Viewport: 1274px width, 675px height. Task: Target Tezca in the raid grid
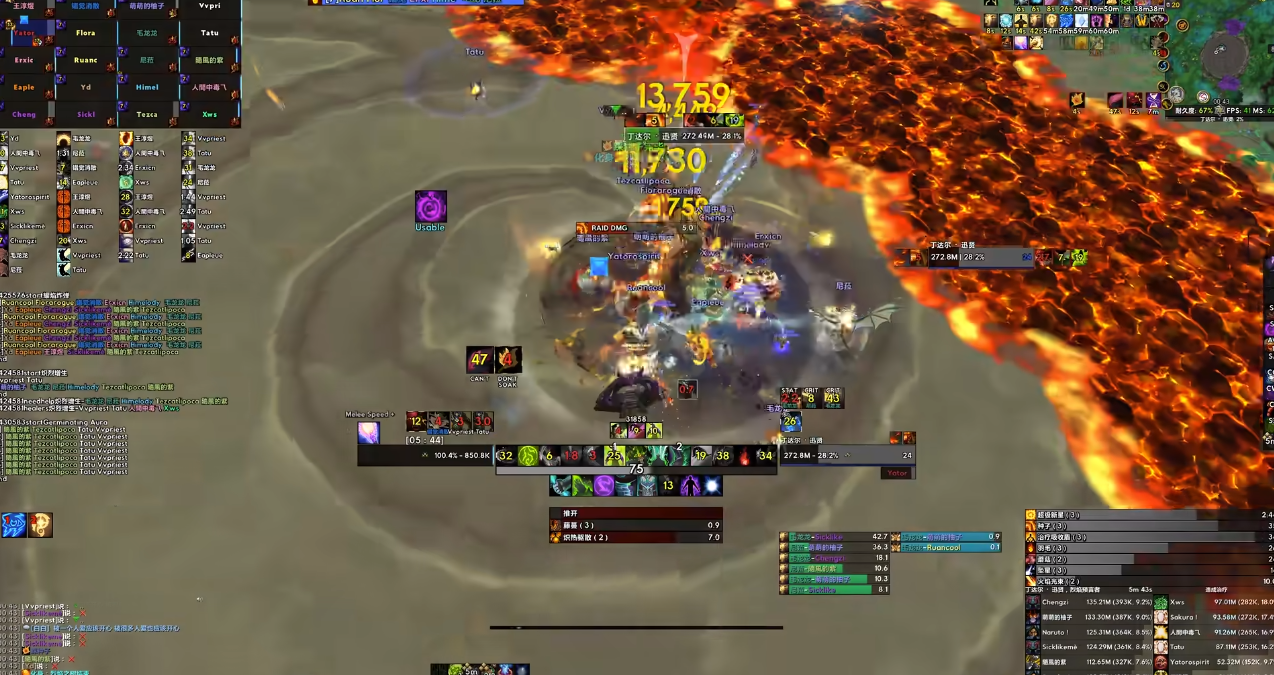click(147, 114)
